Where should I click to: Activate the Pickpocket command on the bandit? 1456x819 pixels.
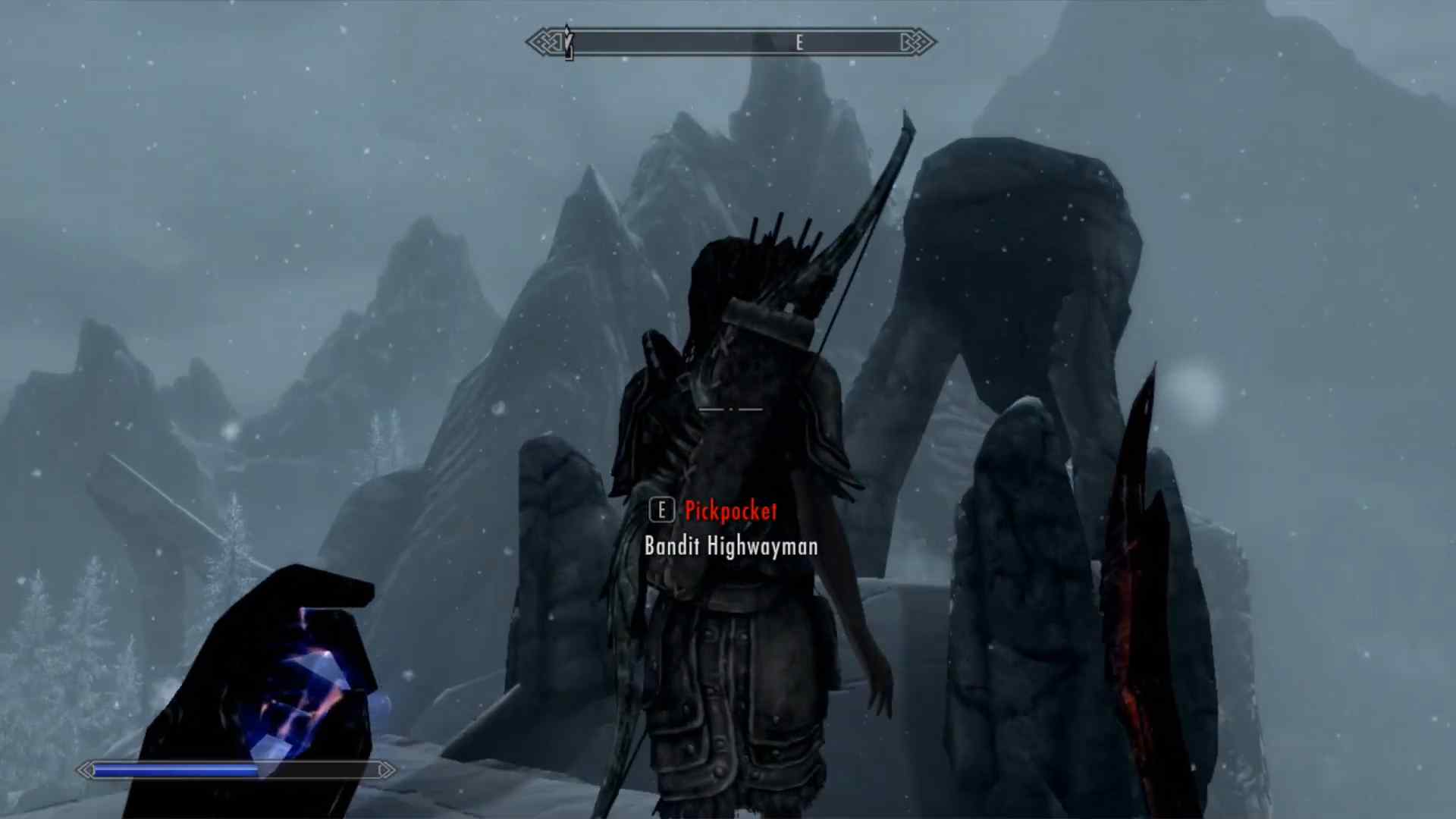(x=732, y=510)
